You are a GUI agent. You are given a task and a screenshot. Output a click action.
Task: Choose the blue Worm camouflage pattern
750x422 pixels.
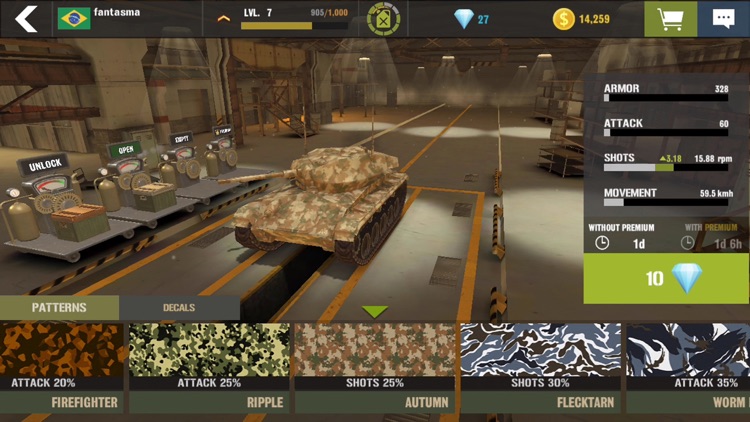pyautogui.click(x=688, y=366)
